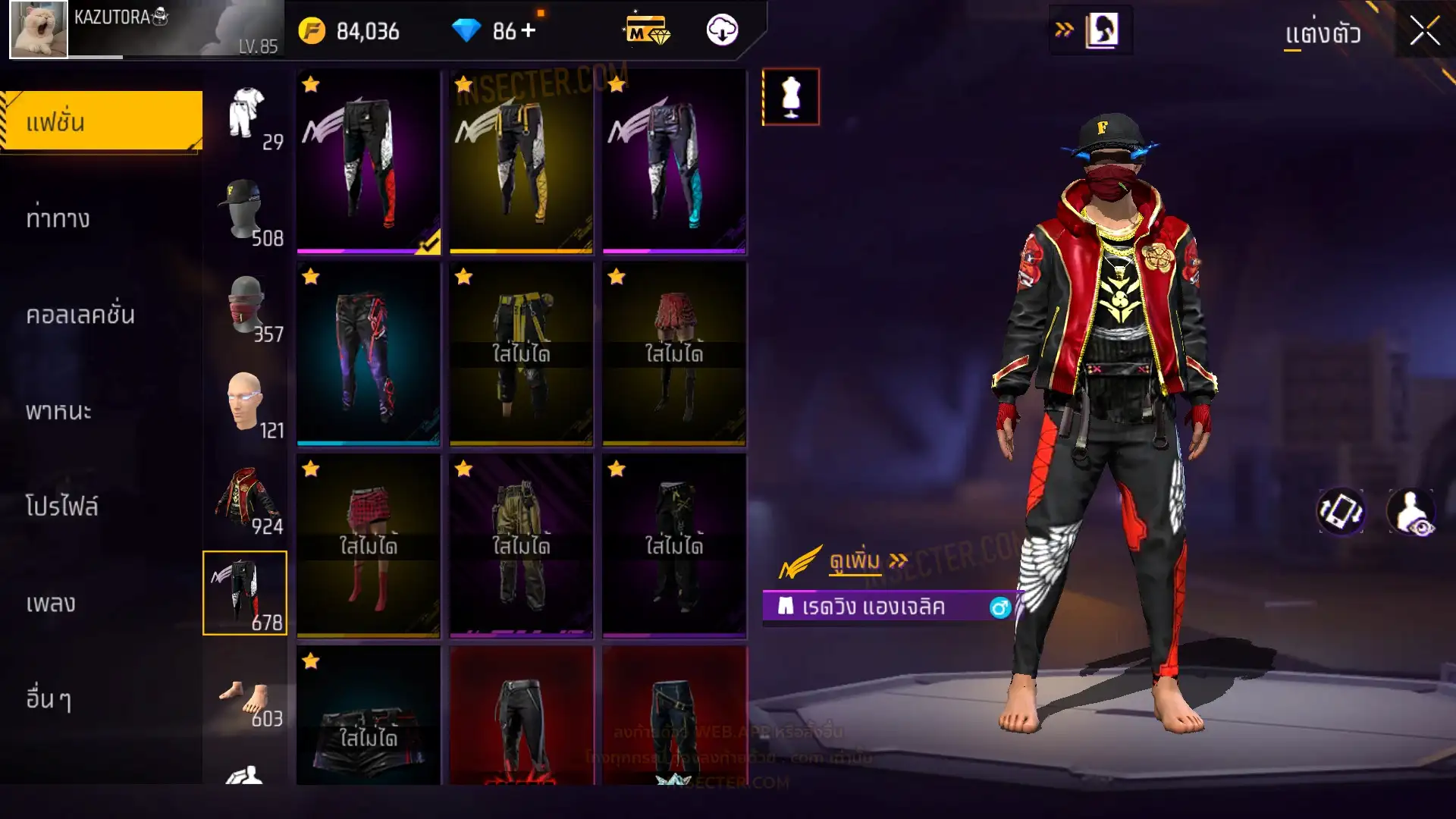Viewport: 1456px width, 819px height.
Task: Open the แฟชั่น fashion tab
Action: click(x=102, y=121)
